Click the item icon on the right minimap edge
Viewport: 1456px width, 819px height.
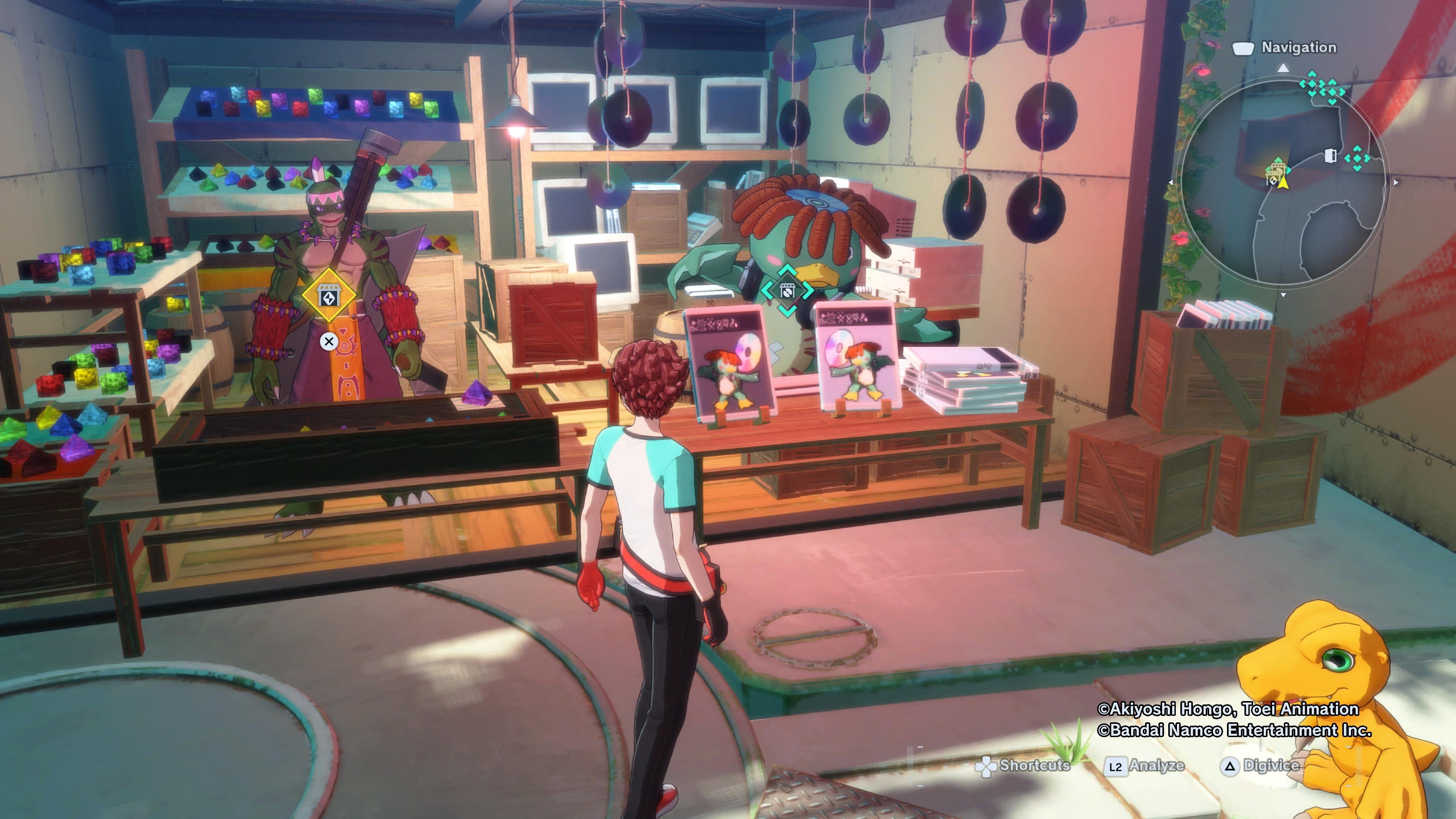click(x=1330, y=157)
